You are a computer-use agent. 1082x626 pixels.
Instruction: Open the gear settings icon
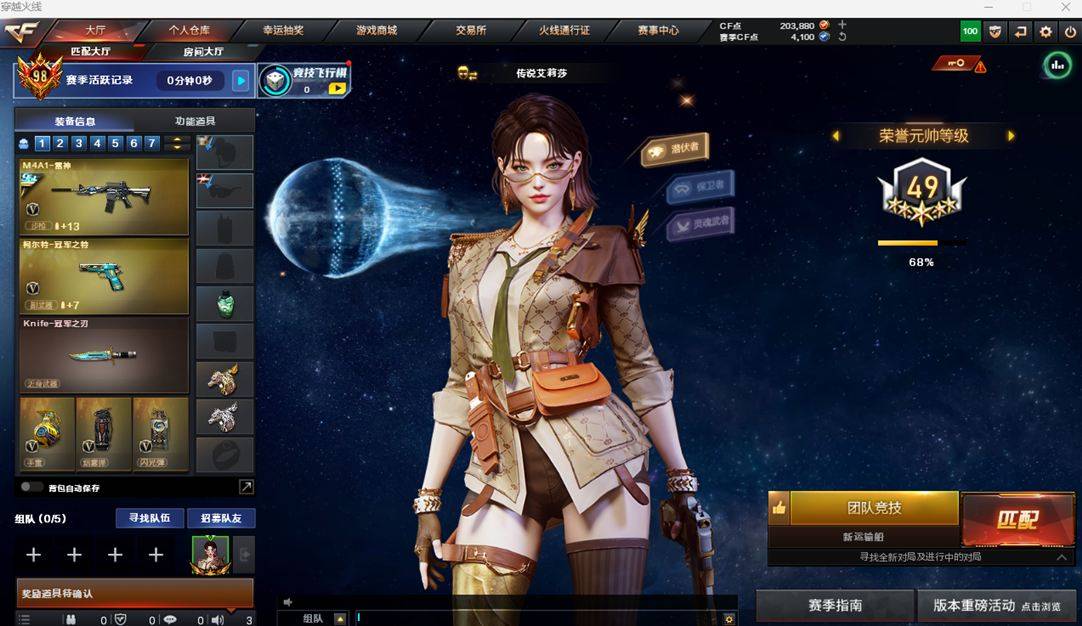(1045, 32)
